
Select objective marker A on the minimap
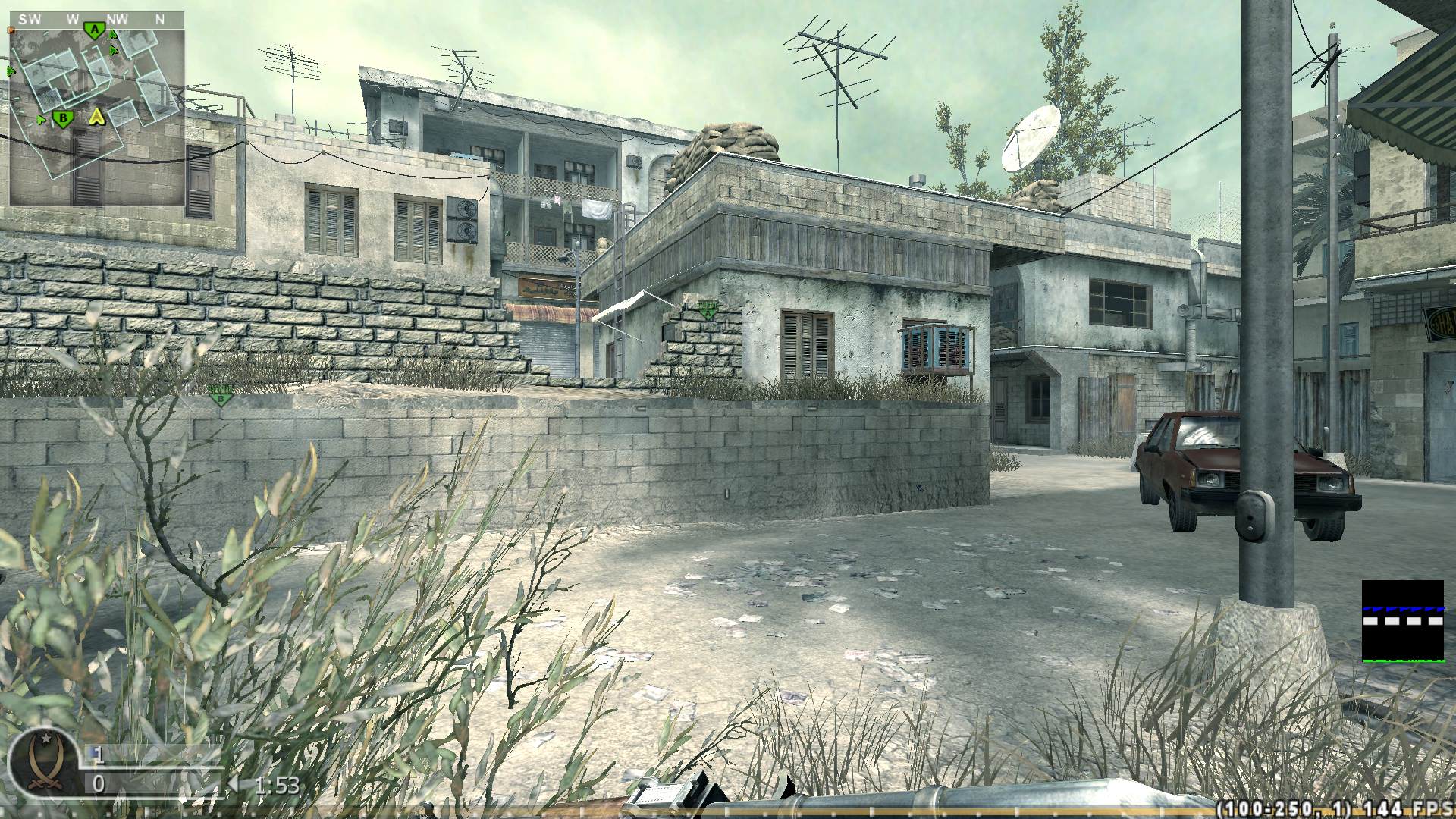95,30
